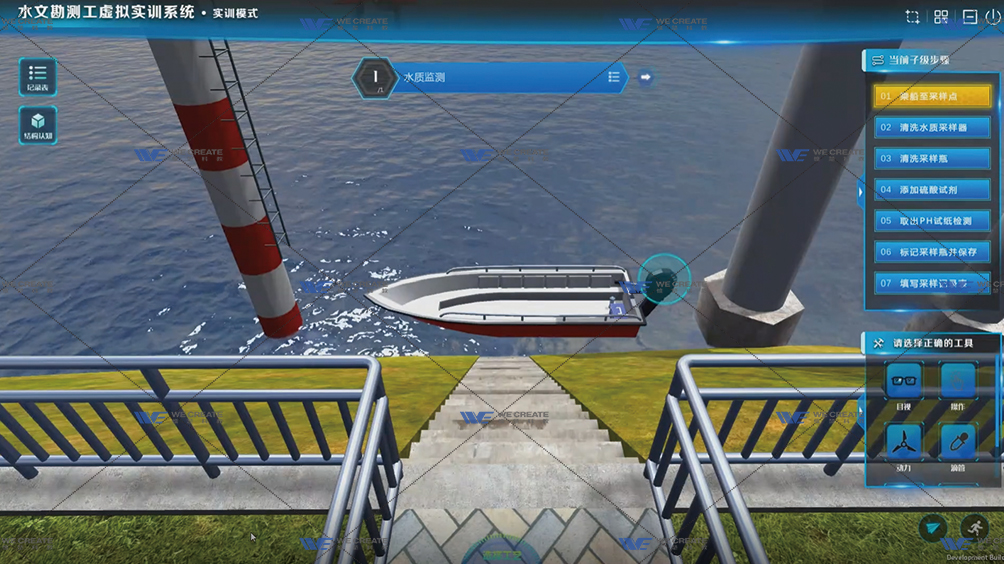
Task: Choose the 动力 propeller tool
Action: [904, 444]
